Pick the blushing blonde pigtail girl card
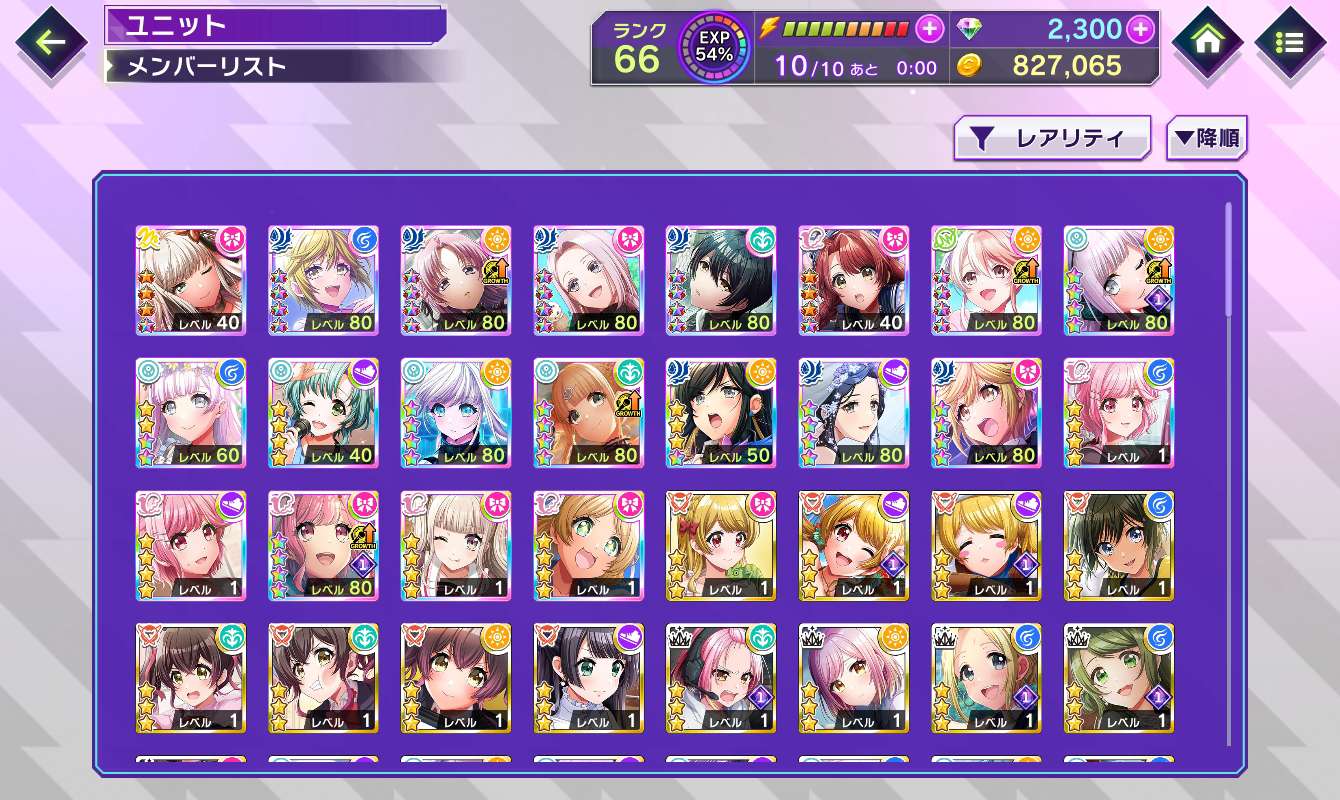This screenshot has width=1340, height=800. pyautogui.click(x=986, y=546)
